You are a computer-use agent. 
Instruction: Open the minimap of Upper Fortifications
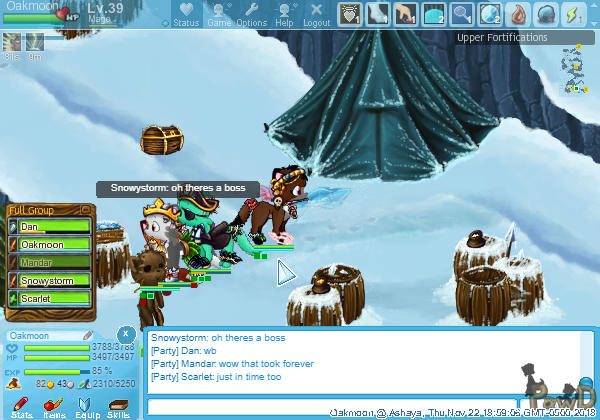[x=573, y=70]
